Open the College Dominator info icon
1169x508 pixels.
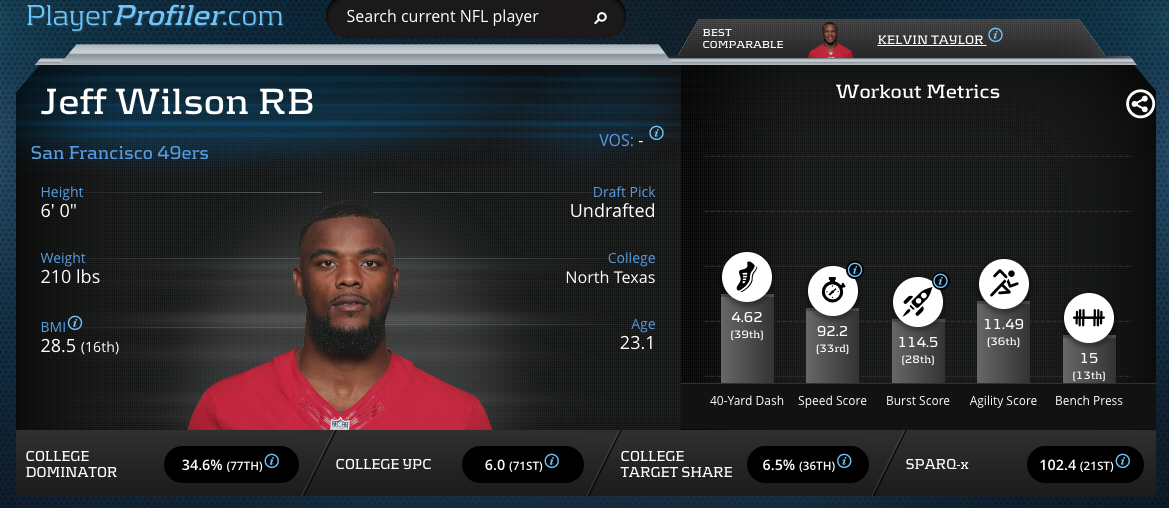[271, 462]
